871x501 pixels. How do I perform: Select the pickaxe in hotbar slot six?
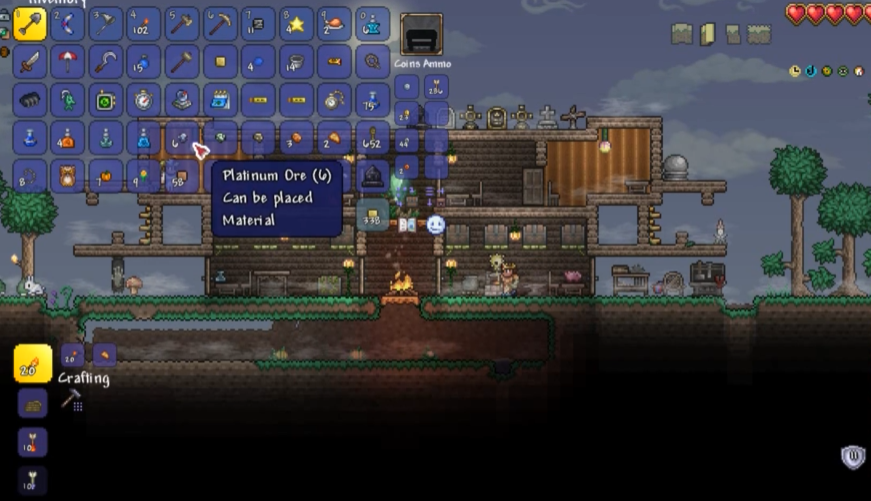point(220,24)
